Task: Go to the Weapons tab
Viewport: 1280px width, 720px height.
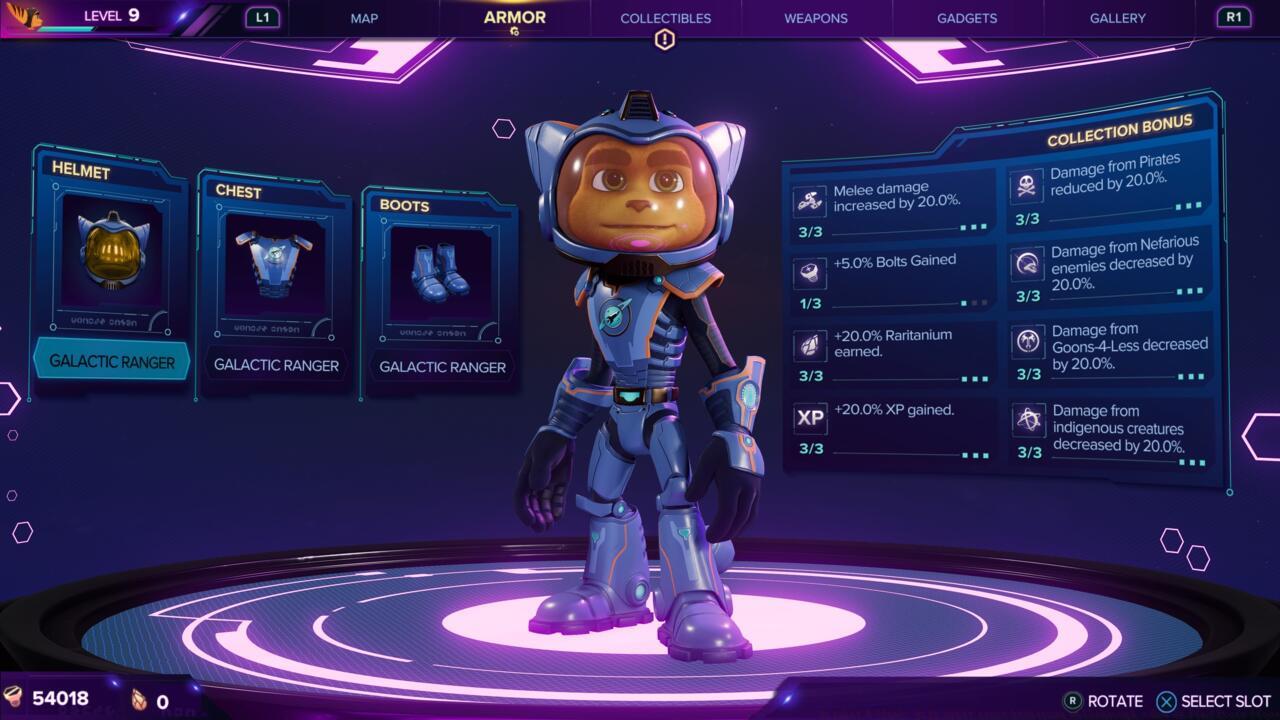Action: (x=815, y=18)
